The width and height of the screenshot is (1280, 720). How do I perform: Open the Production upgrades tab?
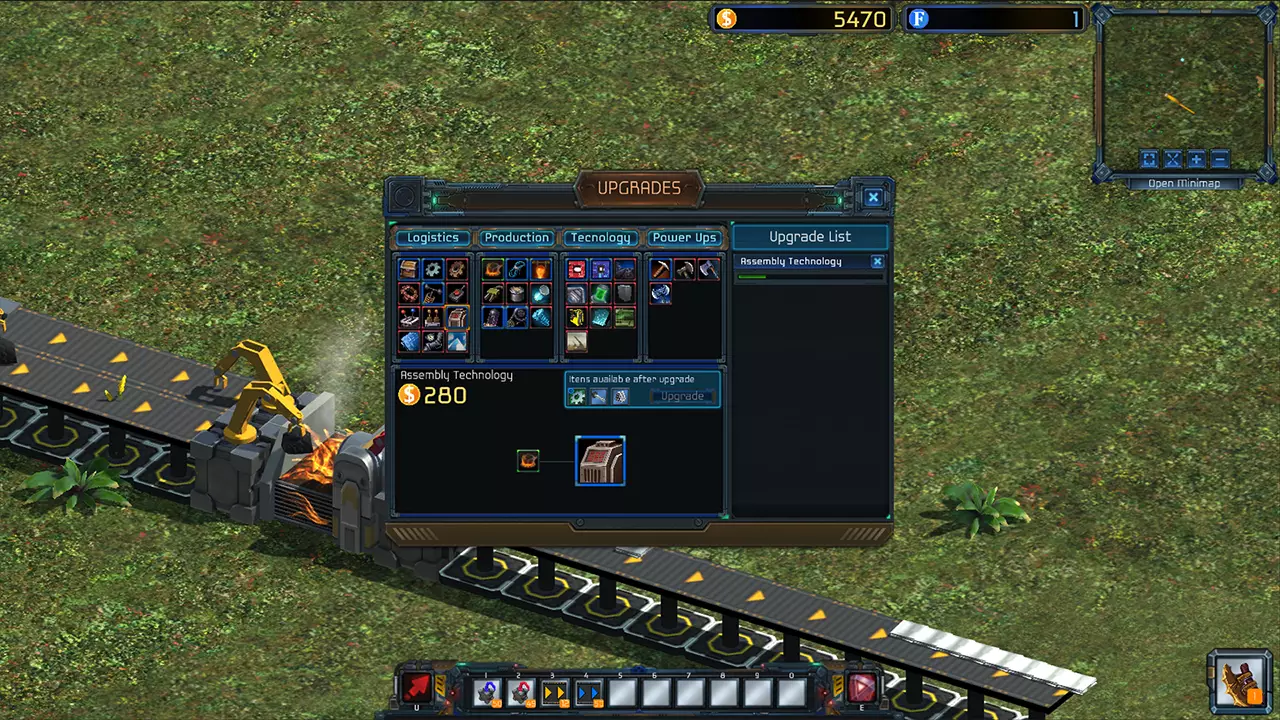[516, 238]
